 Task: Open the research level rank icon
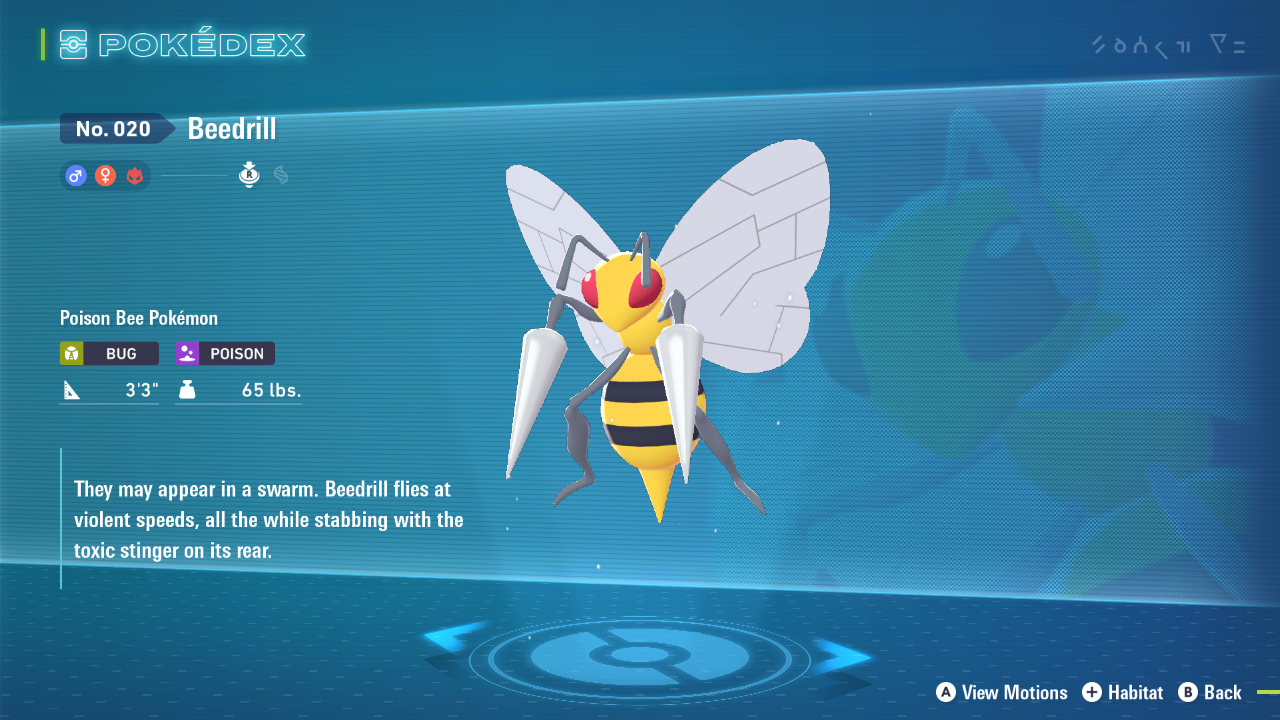pos(248,175)
